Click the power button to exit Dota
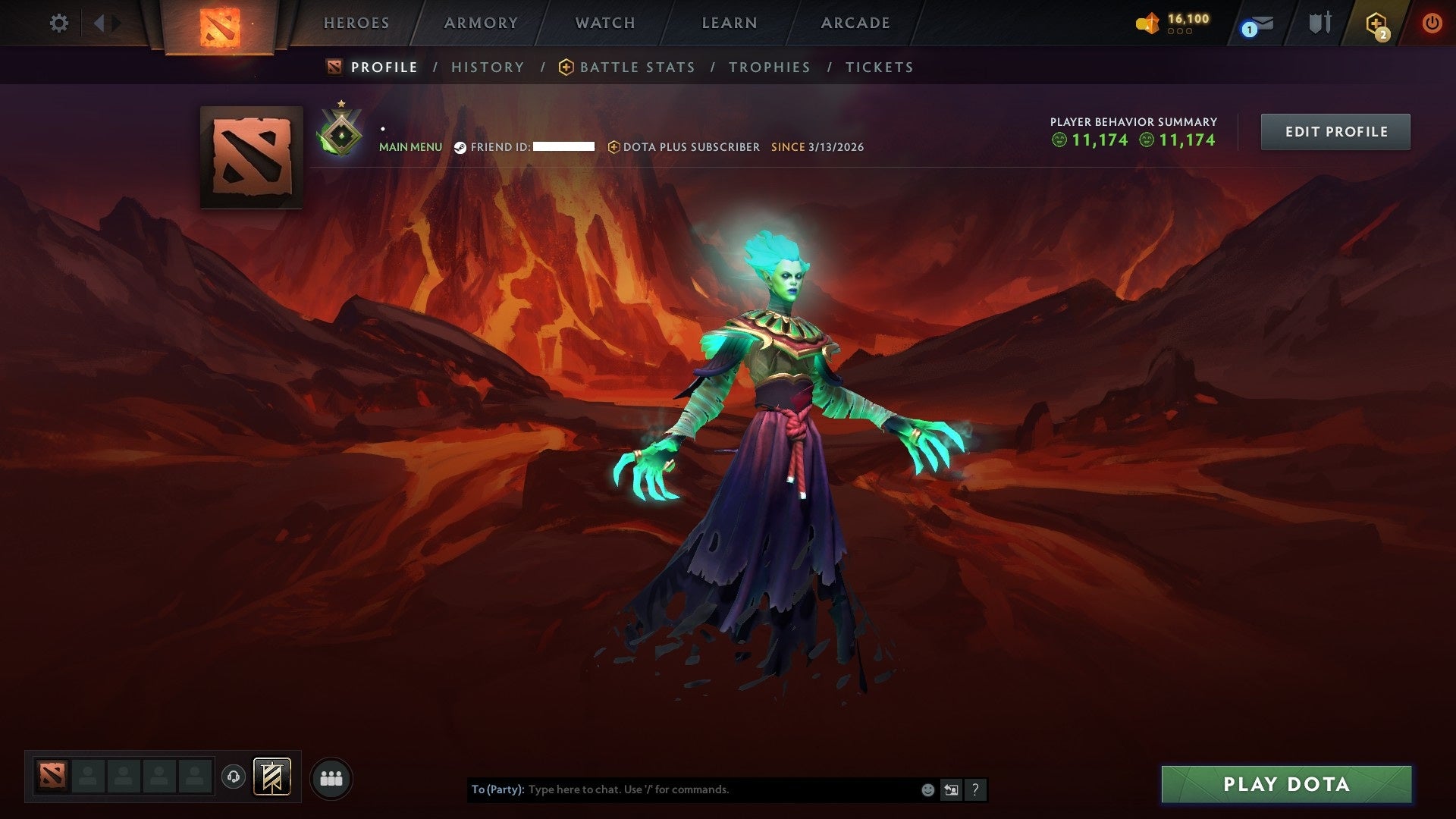 click(x=1433, y=23)
